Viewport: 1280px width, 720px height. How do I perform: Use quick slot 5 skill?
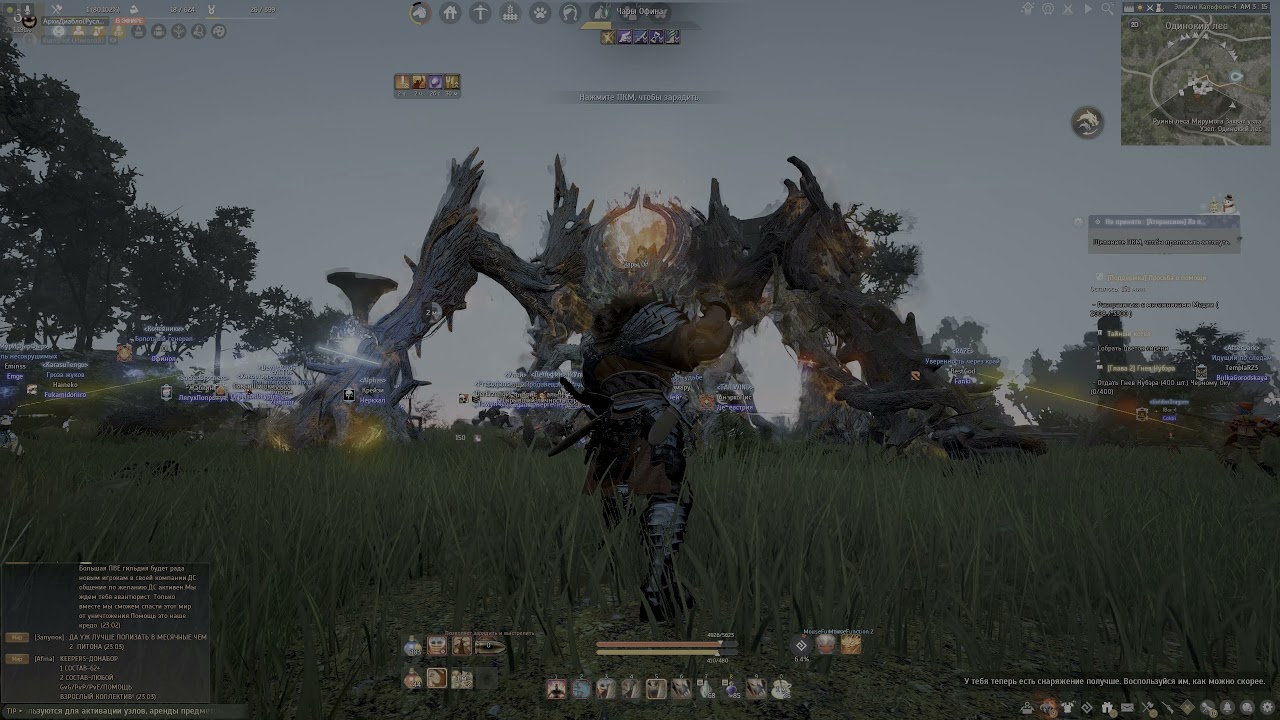tap(656, 688)
